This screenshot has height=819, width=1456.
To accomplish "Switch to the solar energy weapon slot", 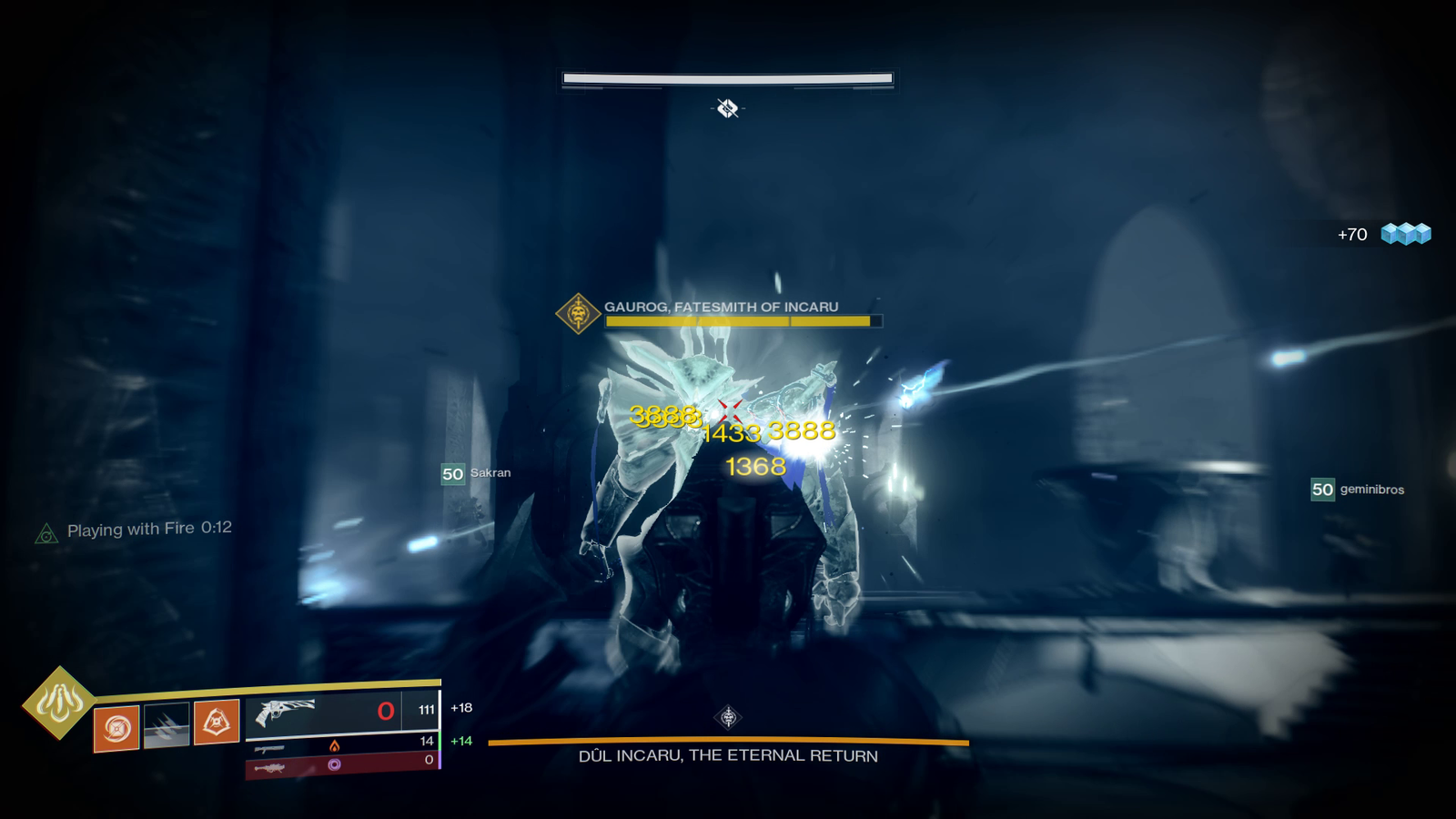I will 341,745.
